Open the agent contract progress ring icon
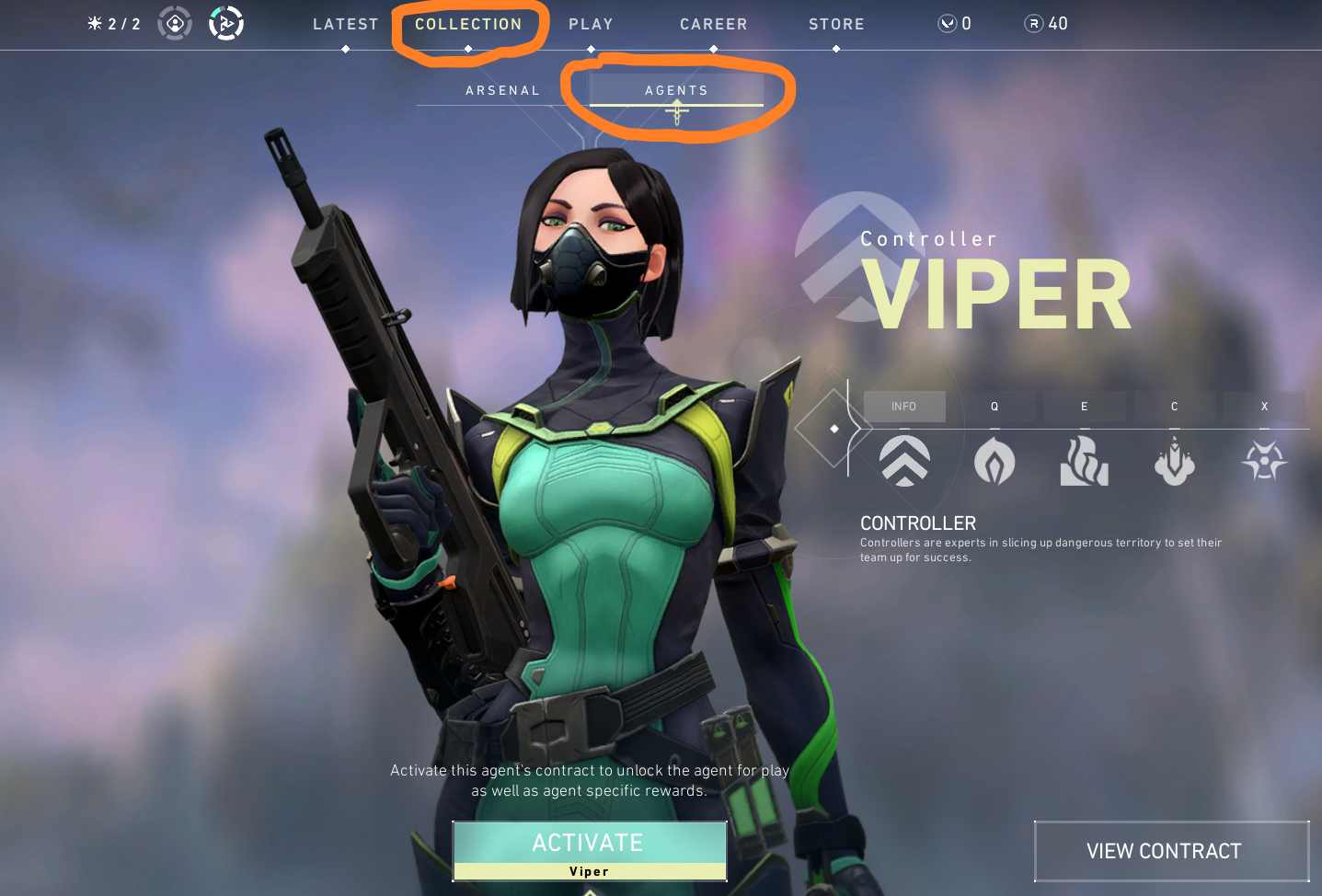The width and height of the screenshot is (1322, 896). point(175,22)
